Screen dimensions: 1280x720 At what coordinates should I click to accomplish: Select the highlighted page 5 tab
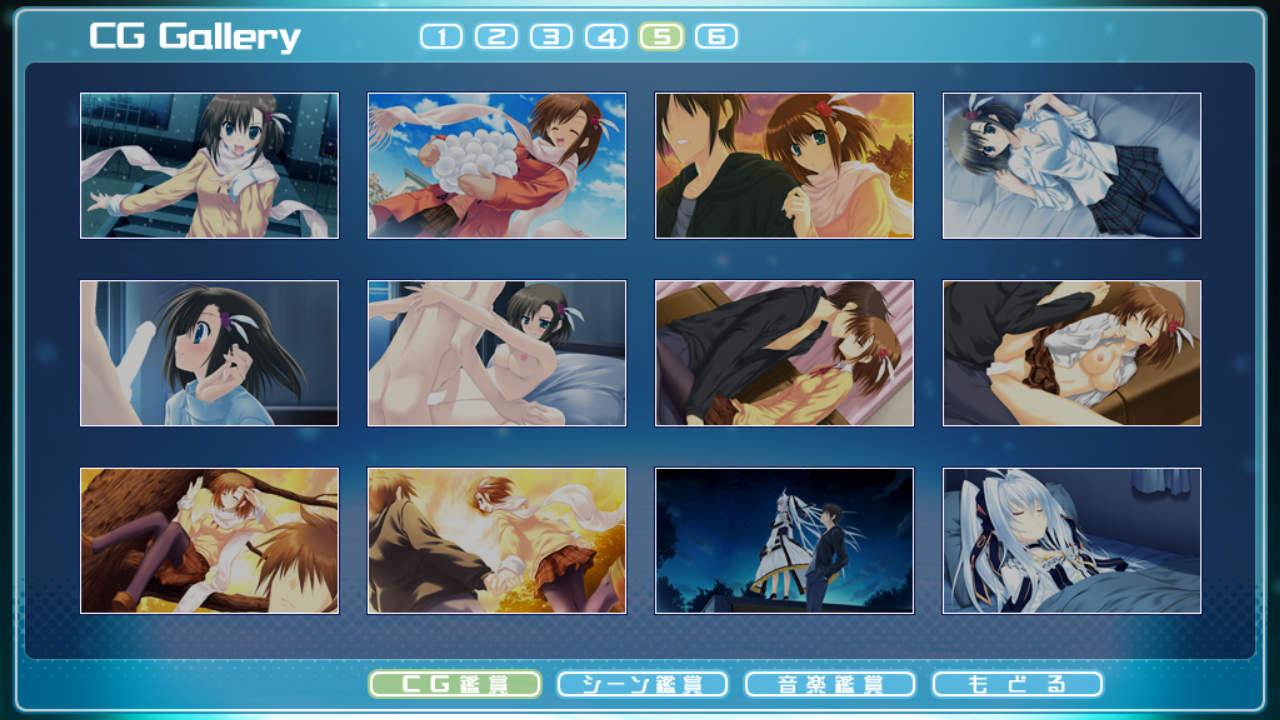tap(661, 37)
